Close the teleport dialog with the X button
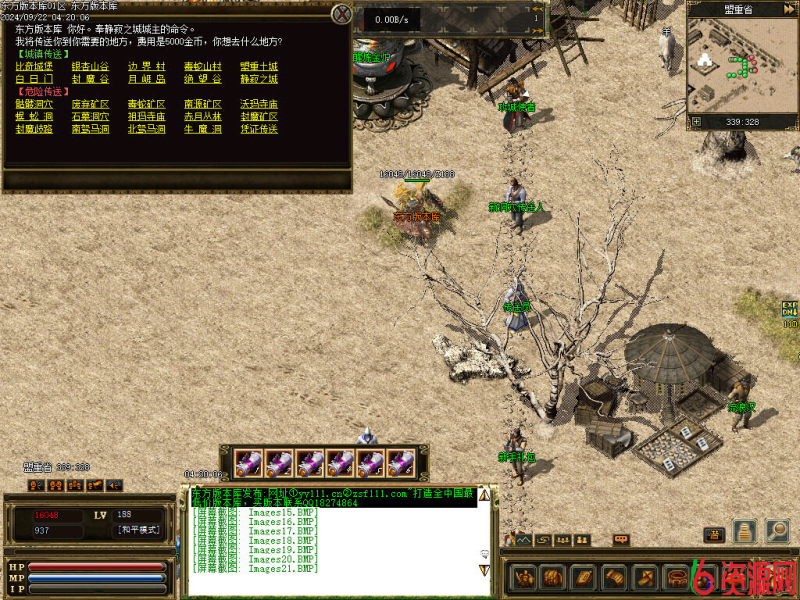The width and height of the screenshot is (800, 600). click(342, 14)
